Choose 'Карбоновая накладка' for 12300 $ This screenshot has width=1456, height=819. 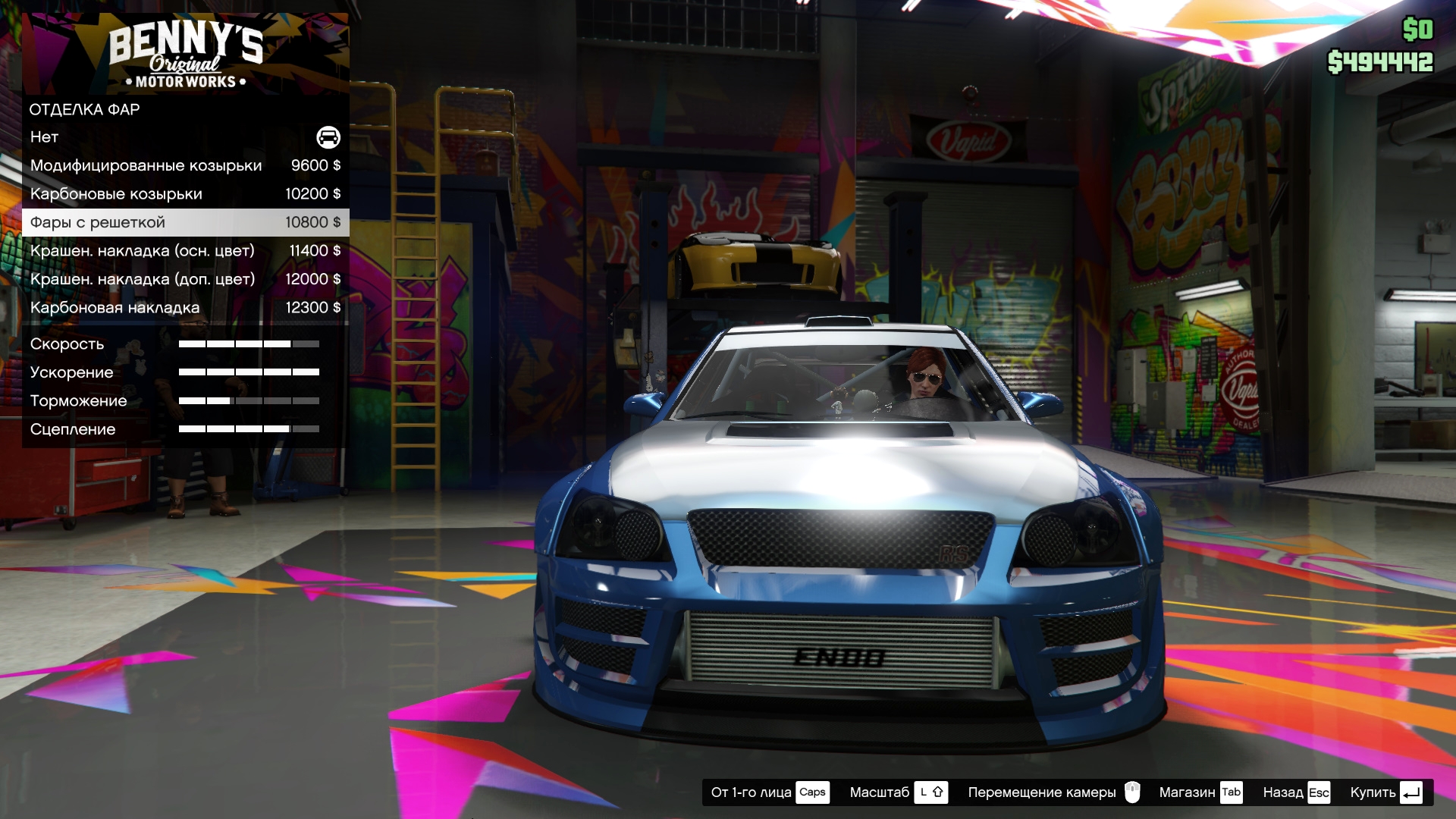click(185, 308)
